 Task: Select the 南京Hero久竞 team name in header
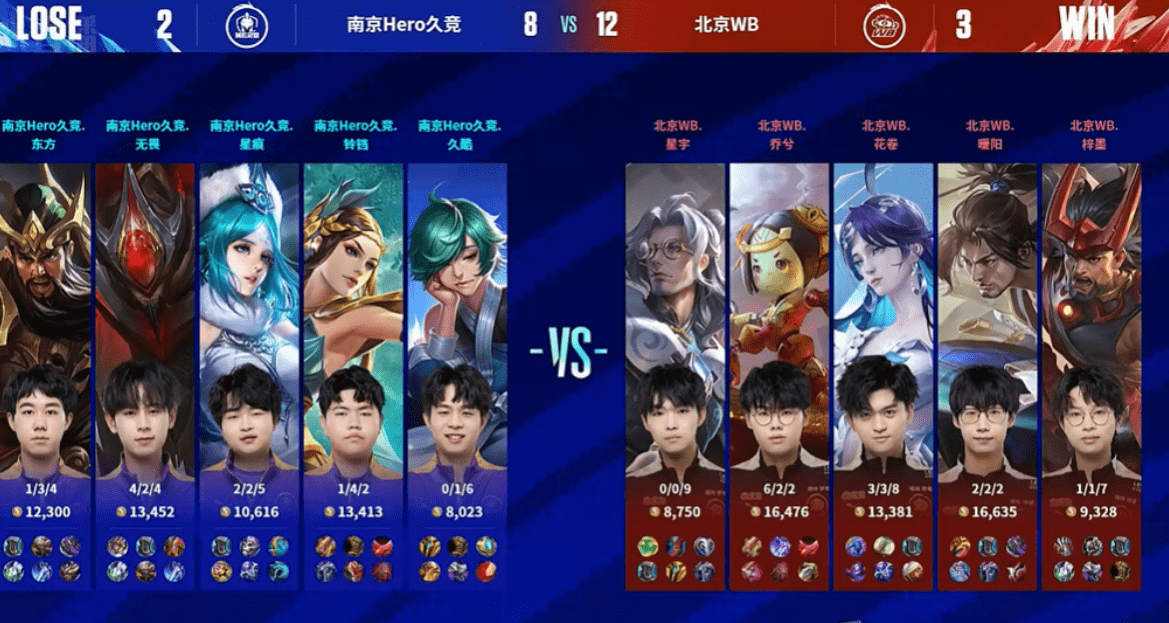(404, 24)
